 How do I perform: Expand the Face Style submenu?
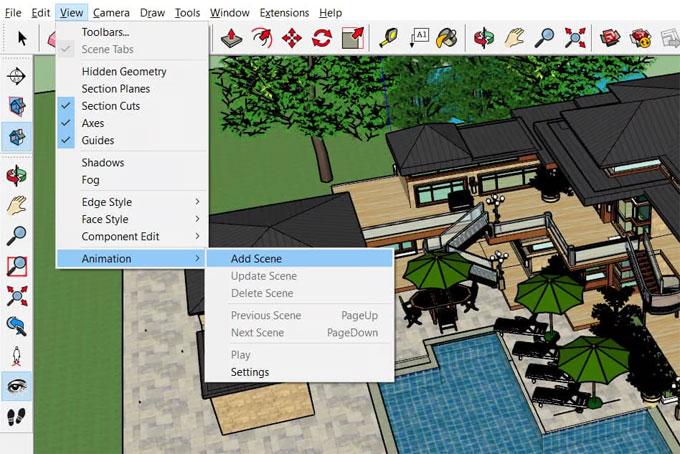105,219
